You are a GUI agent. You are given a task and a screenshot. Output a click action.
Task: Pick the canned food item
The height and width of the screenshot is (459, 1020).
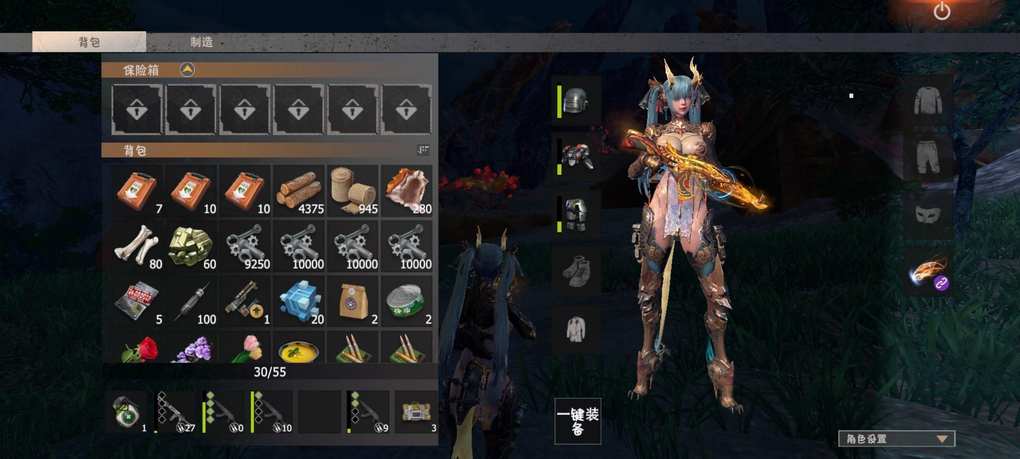(x=406, y=300)
